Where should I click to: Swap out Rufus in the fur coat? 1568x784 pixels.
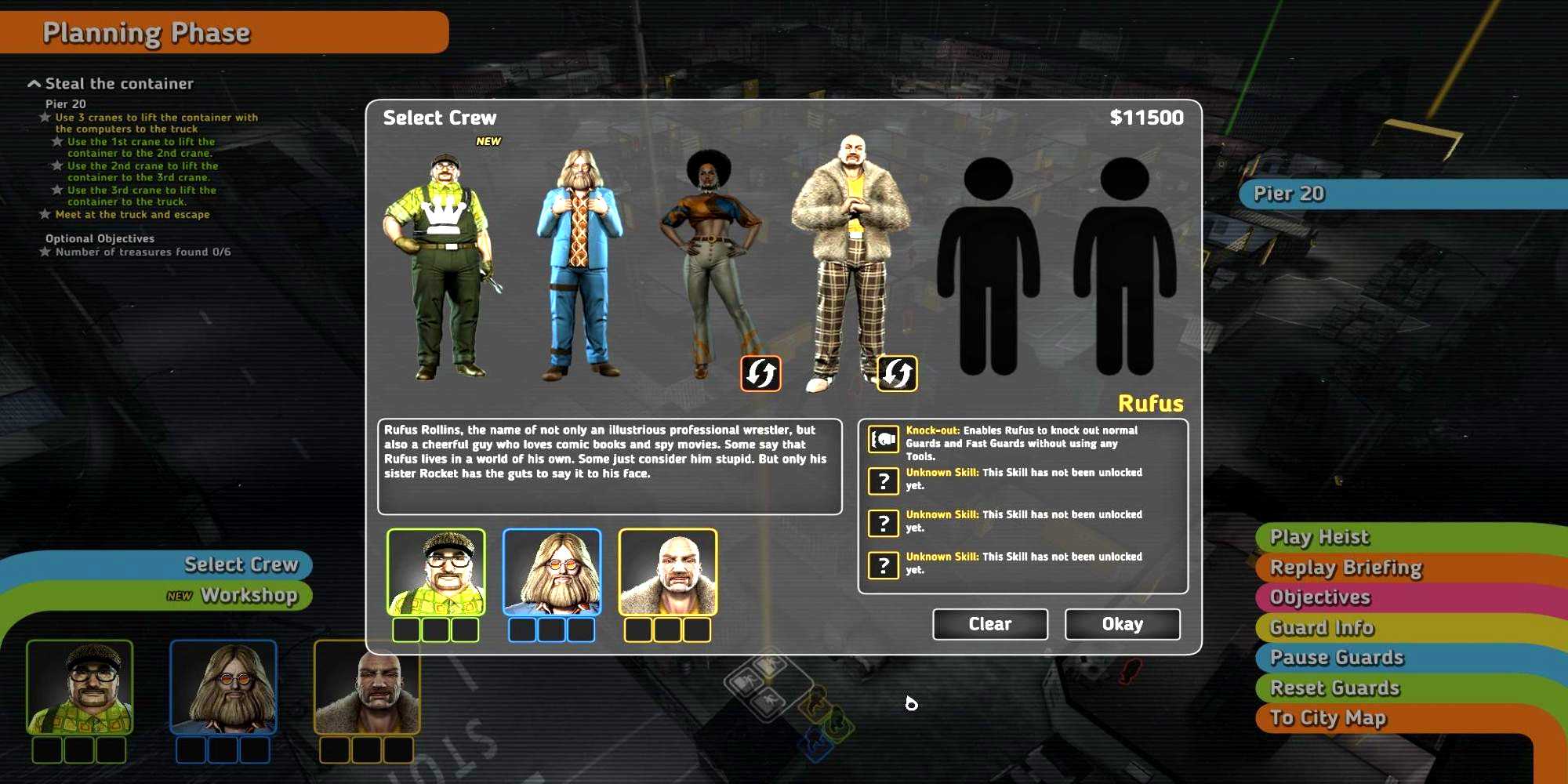tap(897, 373)
